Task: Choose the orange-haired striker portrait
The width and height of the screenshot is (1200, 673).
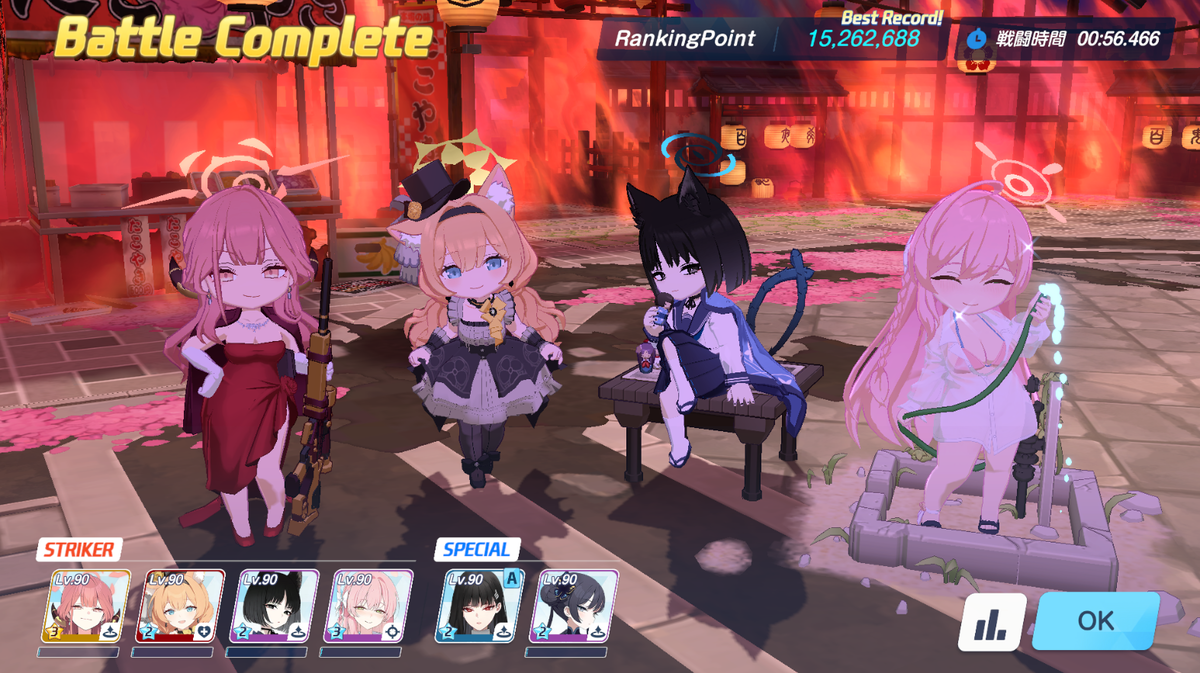Action: 180,606
